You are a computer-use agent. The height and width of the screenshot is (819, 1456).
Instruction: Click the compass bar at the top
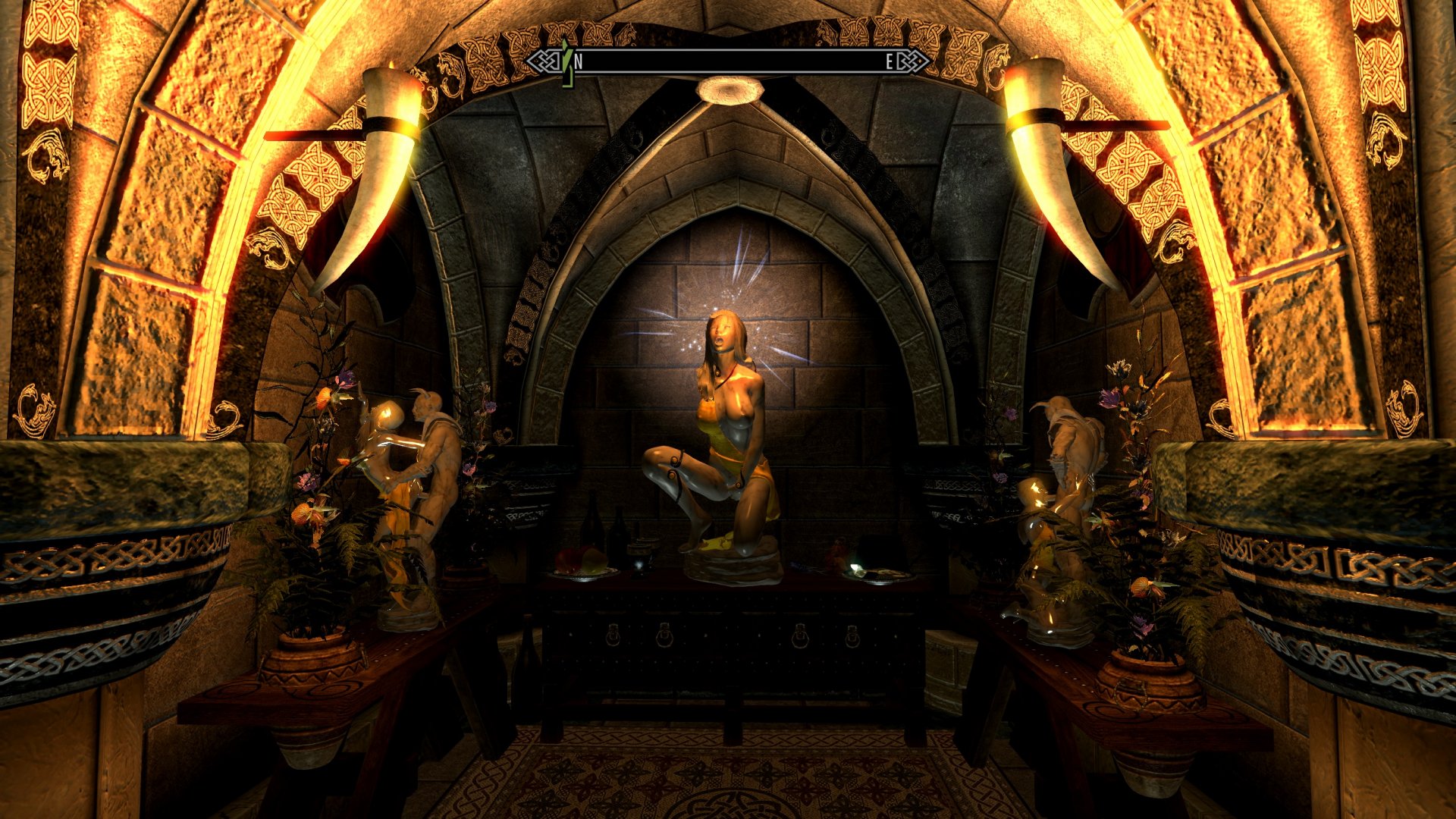pyautogui.click(x=728, y=62)
